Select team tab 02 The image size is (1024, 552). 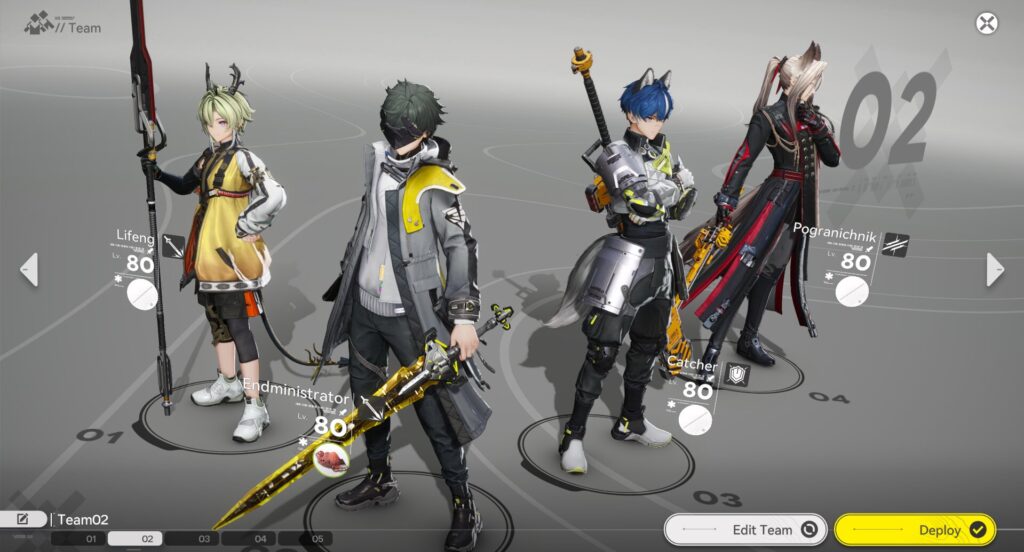(x=146, y=539)
